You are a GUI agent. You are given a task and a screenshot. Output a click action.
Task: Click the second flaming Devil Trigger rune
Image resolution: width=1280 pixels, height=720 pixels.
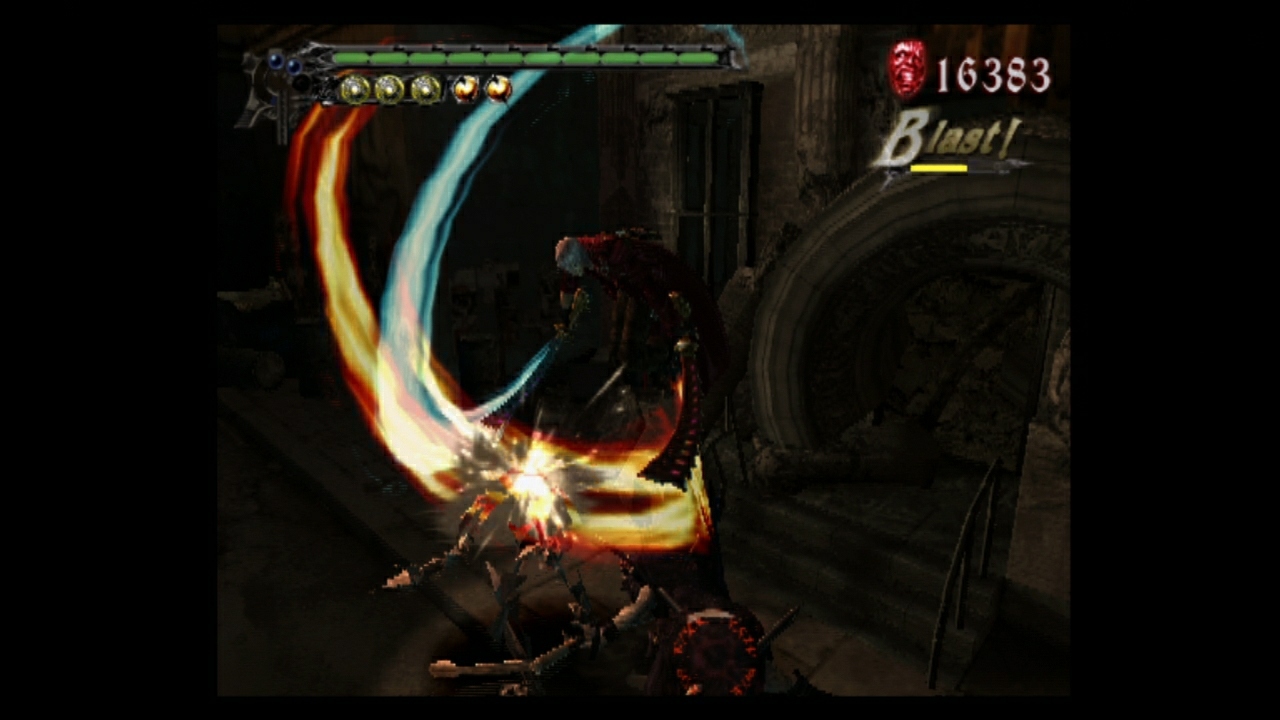coord(499,88)
